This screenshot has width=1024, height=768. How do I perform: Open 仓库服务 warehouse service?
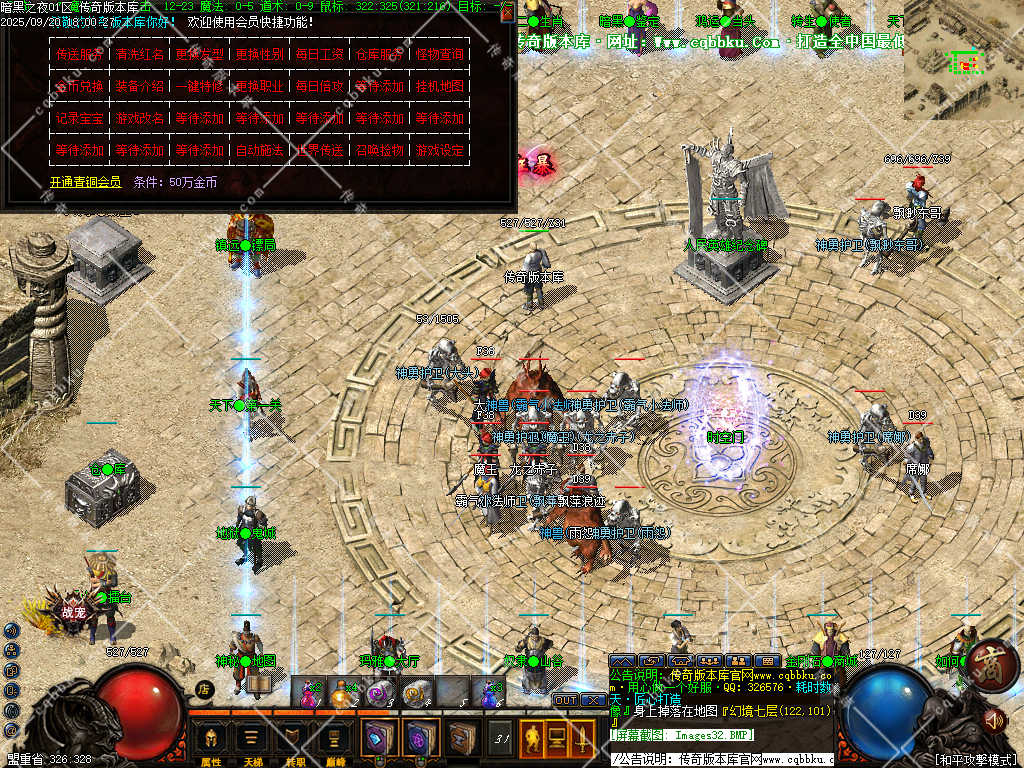pyautogui.click(x=379, y=54)
